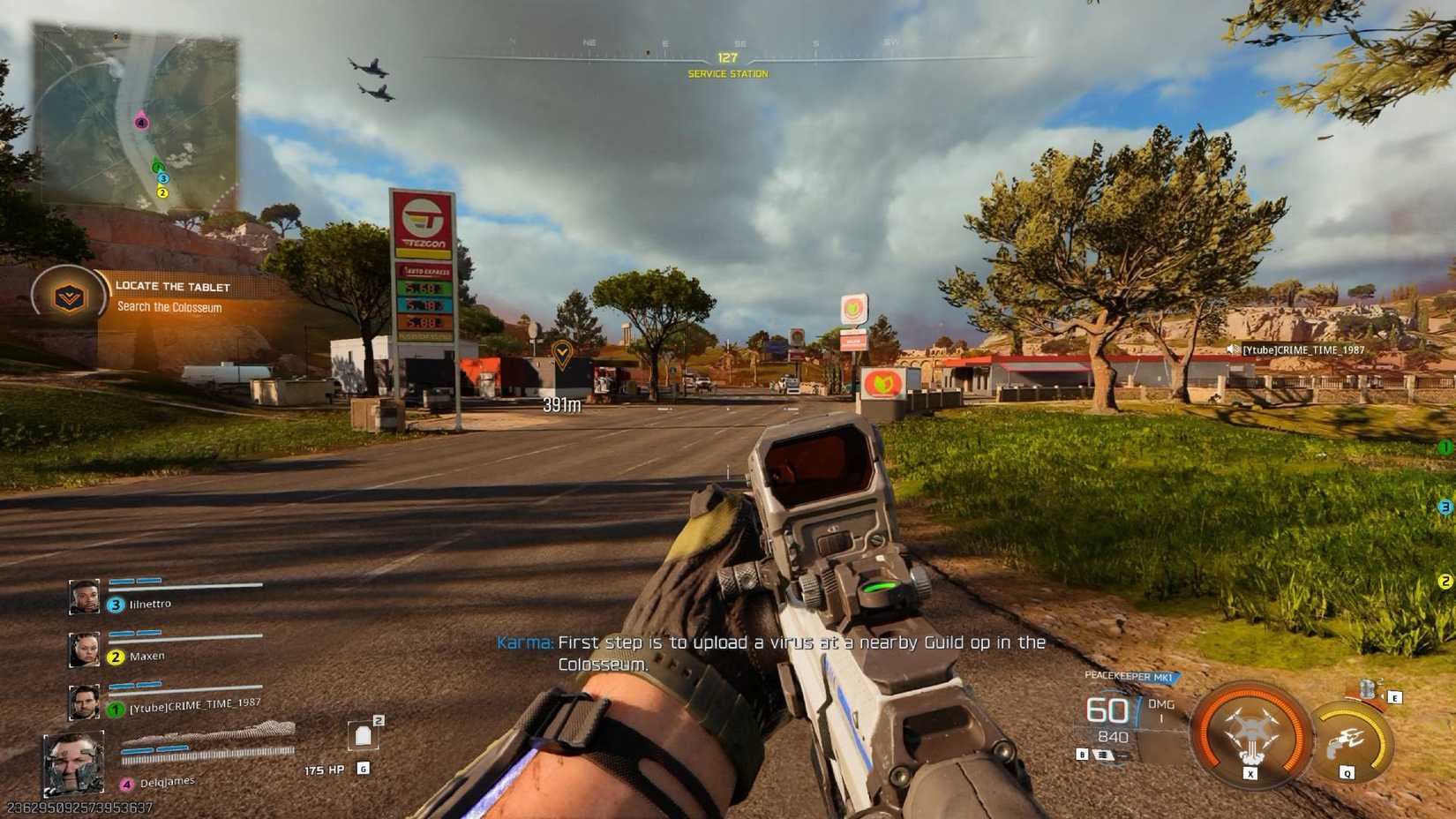This screenshot has width=1456, height=819.
Task: Select the ammo magazine icon beside the B key
Action: click(1105, 755)
